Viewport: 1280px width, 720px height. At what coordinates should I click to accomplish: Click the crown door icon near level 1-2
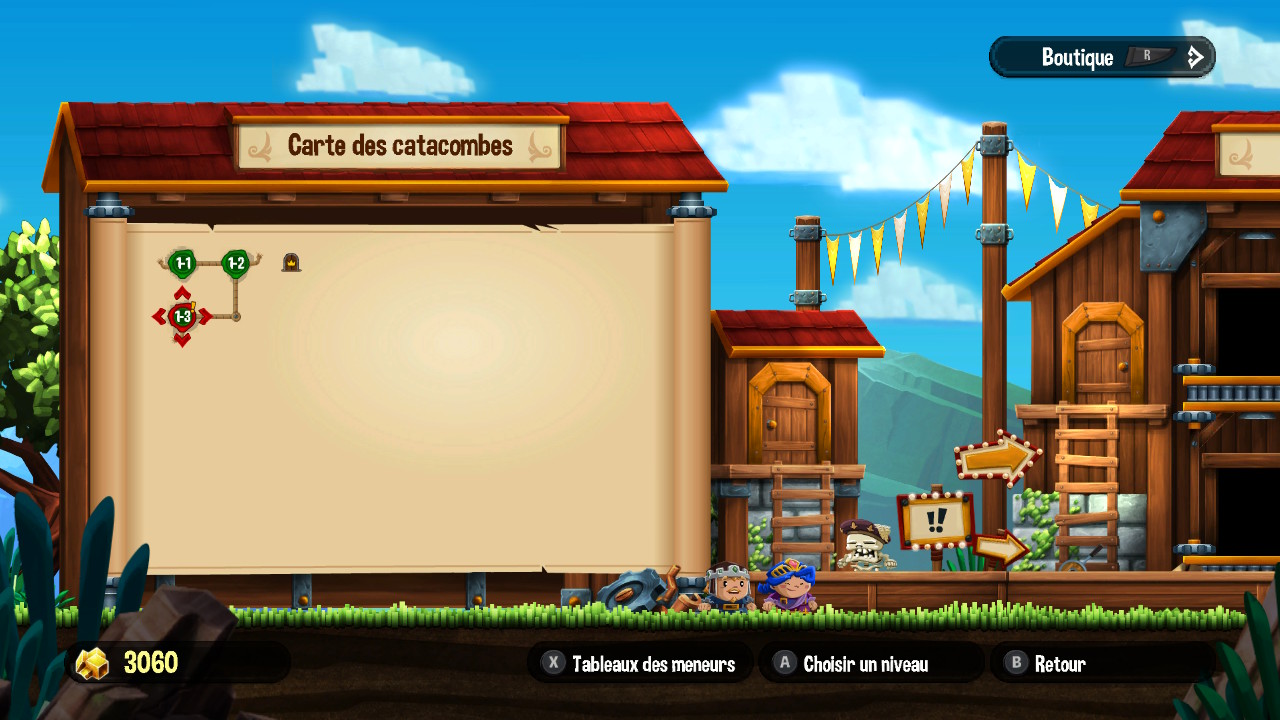[x=291, y=262]
